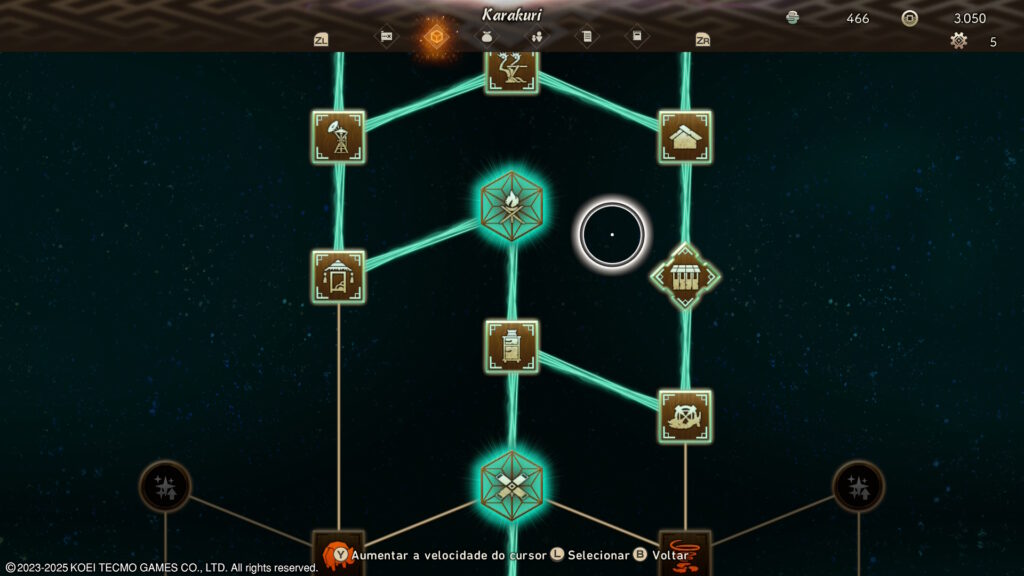Open the book tab in top bar
1024x576 pixels.
pyautogui.click(x=637, y=38)
